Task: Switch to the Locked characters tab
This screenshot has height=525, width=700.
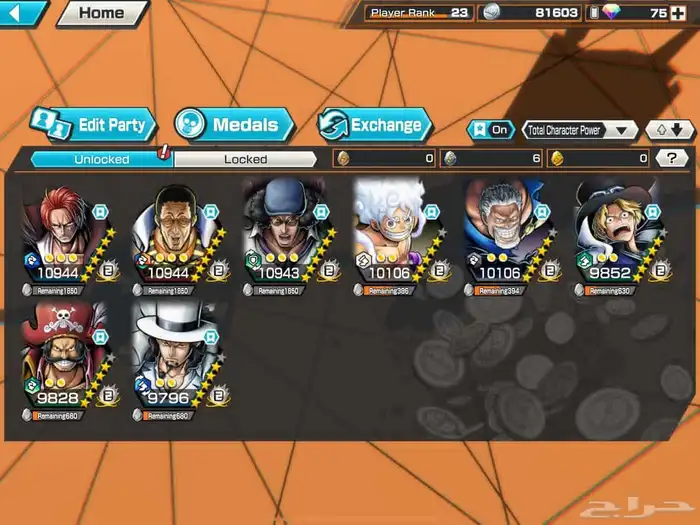Action: point(245,159)
